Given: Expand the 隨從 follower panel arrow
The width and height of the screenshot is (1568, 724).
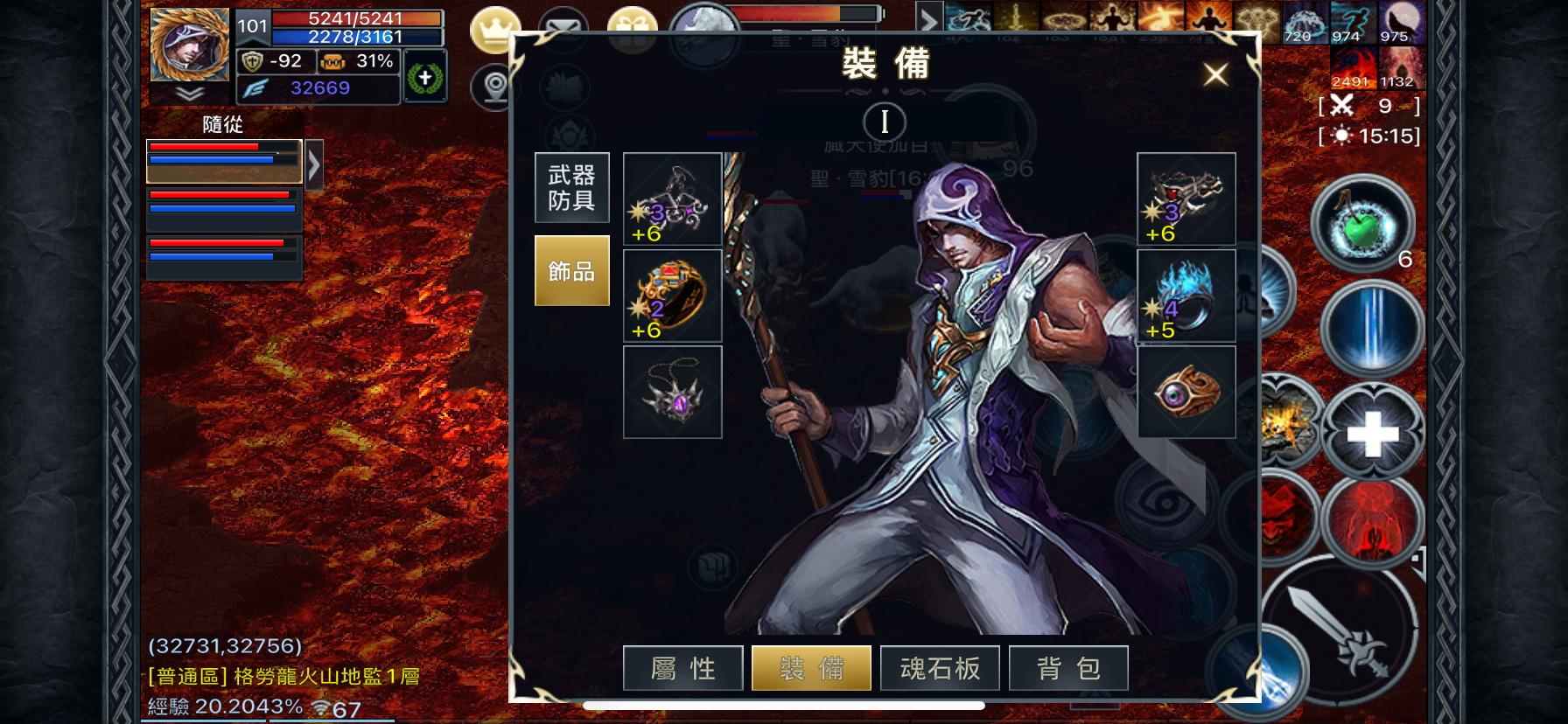Looking at the screenshot, I should coord(314,164).
